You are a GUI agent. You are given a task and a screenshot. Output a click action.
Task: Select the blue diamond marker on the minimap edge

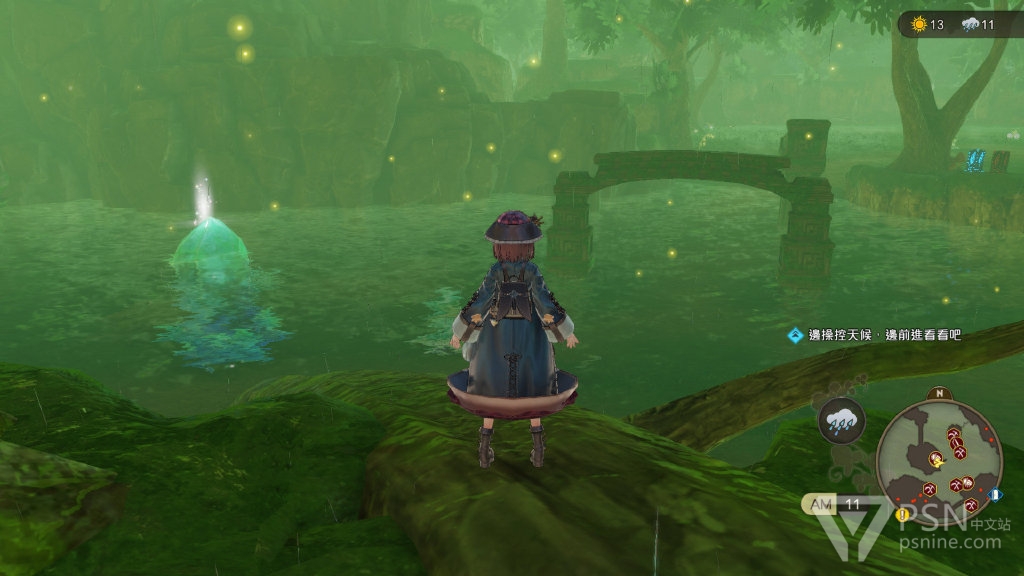[997, 495]
